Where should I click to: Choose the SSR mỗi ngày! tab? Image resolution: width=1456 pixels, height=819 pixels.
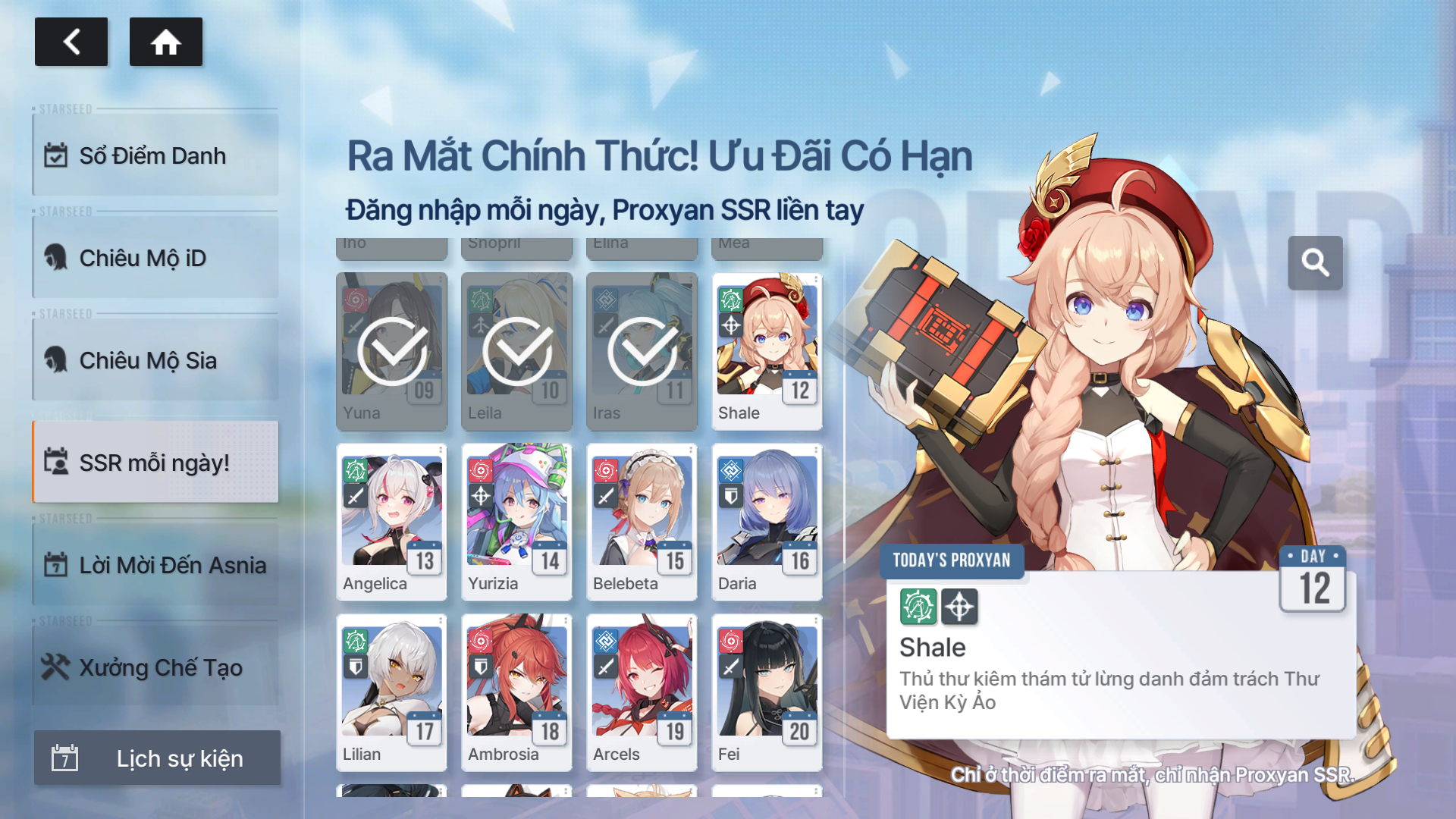(155, 463)
